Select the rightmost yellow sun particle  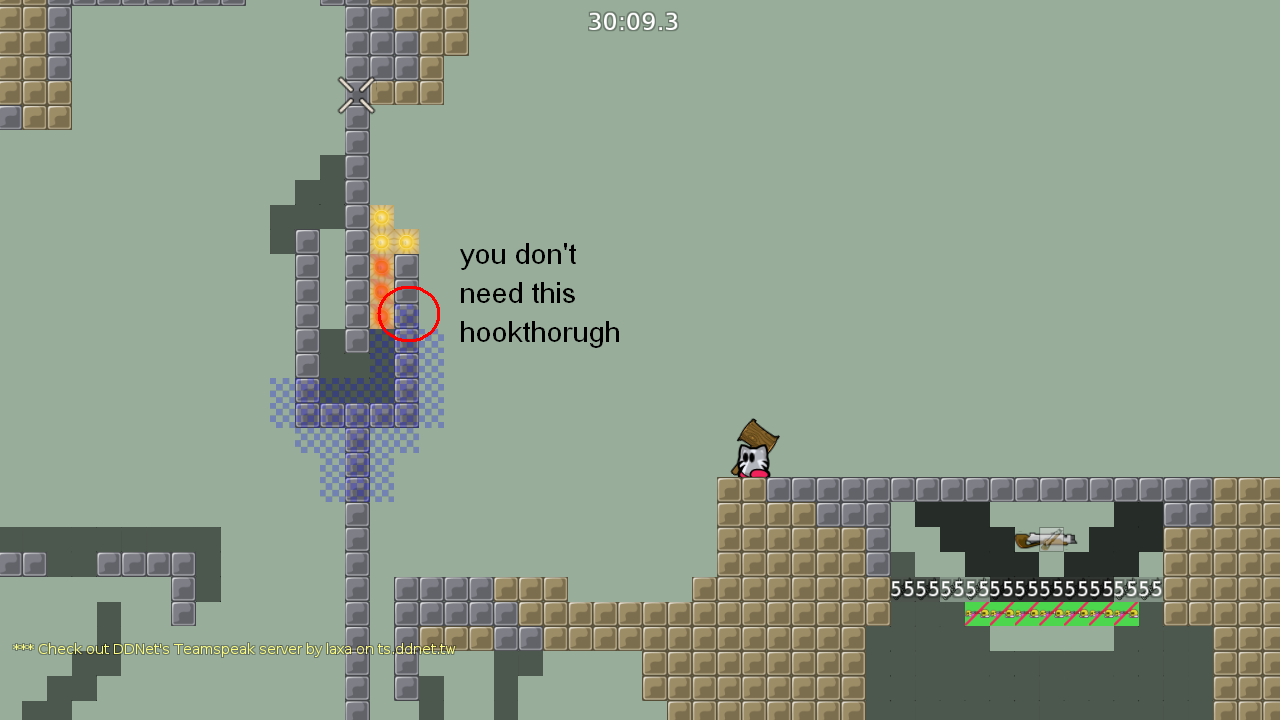click(x=406, y=240)
